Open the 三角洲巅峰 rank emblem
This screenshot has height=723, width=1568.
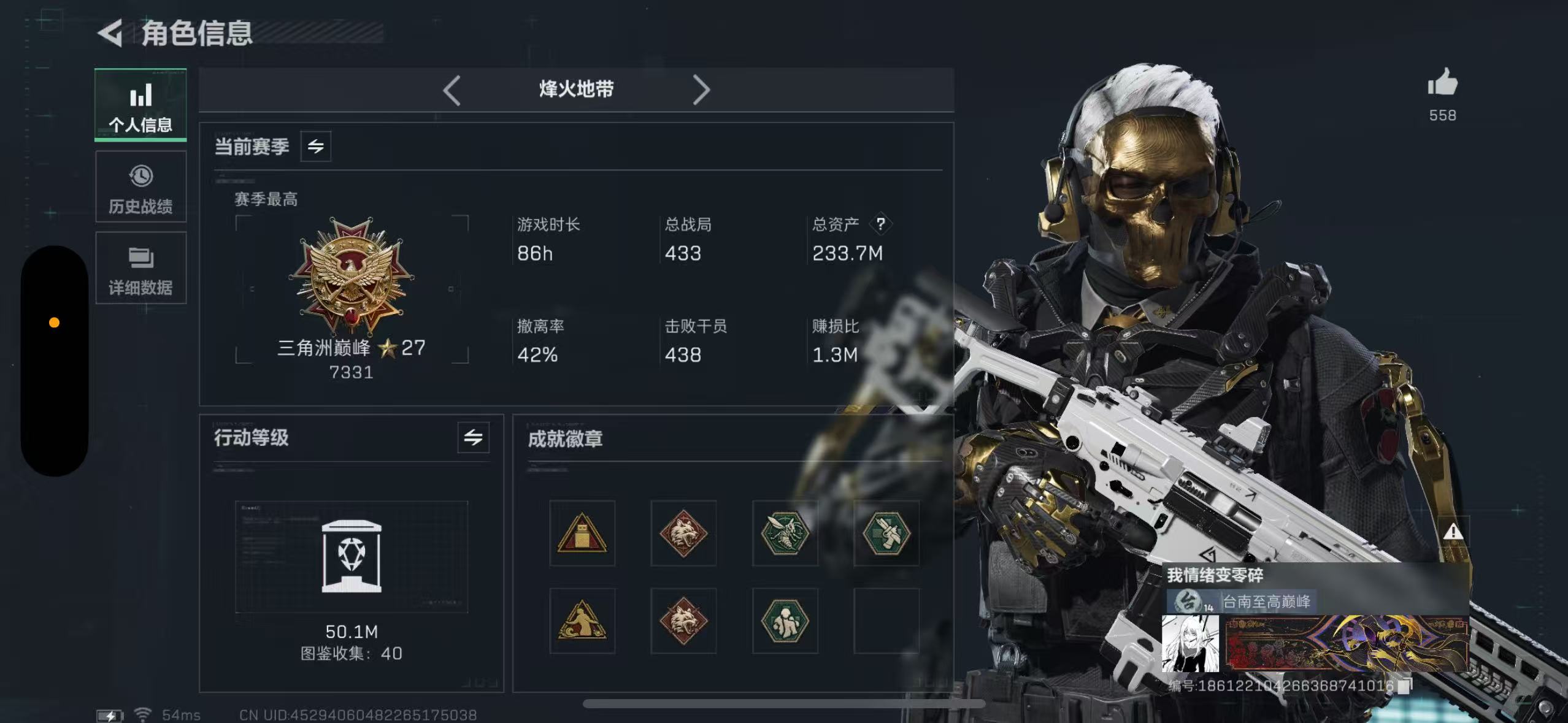[351, 276]
